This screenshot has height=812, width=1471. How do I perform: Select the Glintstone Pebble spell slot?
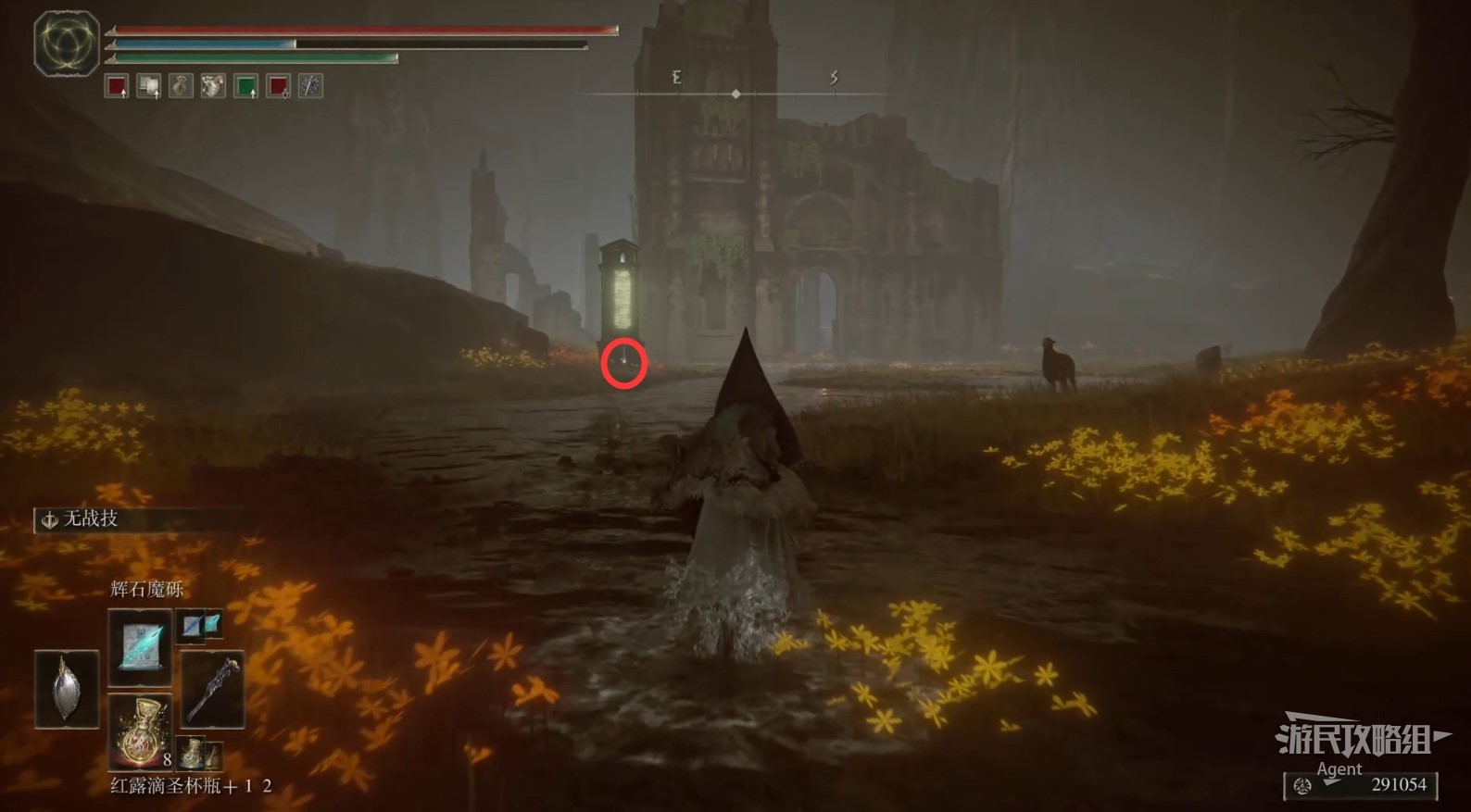[140, 646]
